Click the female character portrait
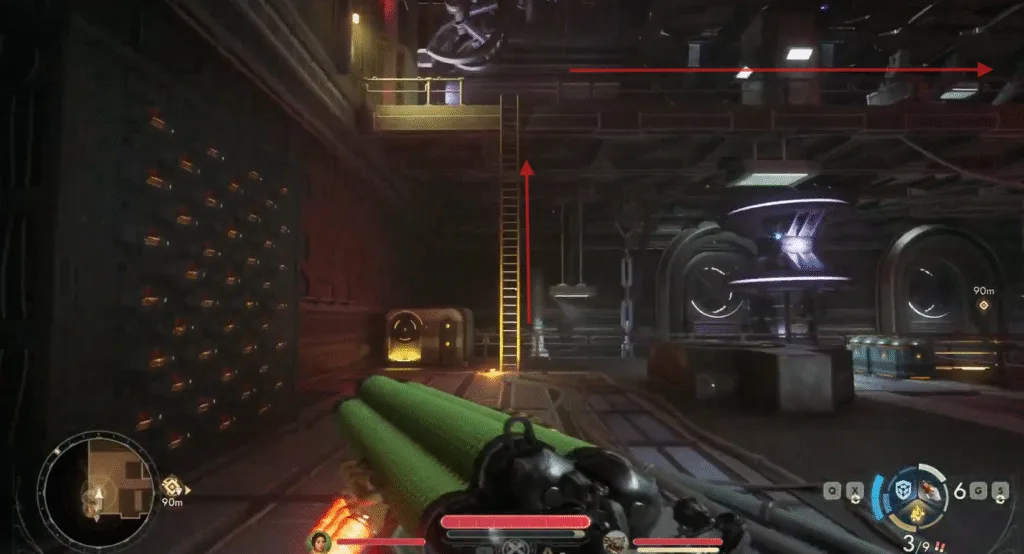Viewport: 1024px width, 554px height. 321,541
